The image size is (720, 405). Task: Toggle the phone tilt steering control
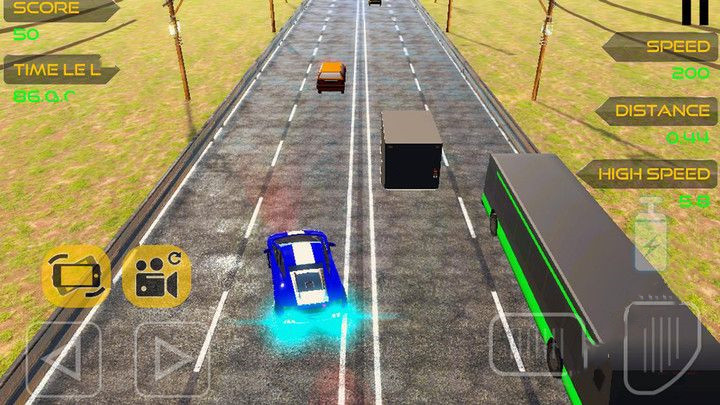[x=75, y=277]
